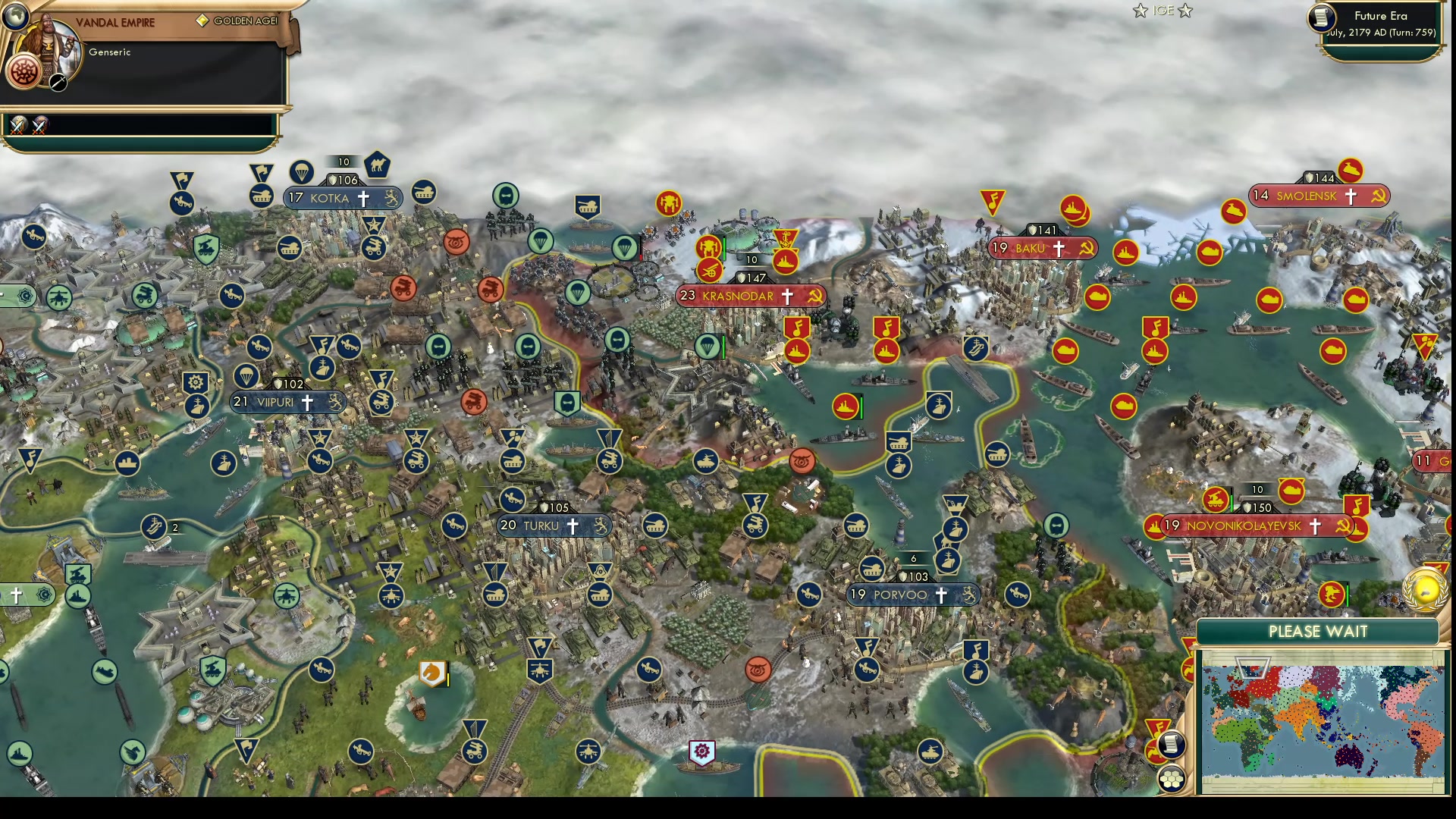
Task: Expand the Kotka city banner
Action: click(328, 198)
